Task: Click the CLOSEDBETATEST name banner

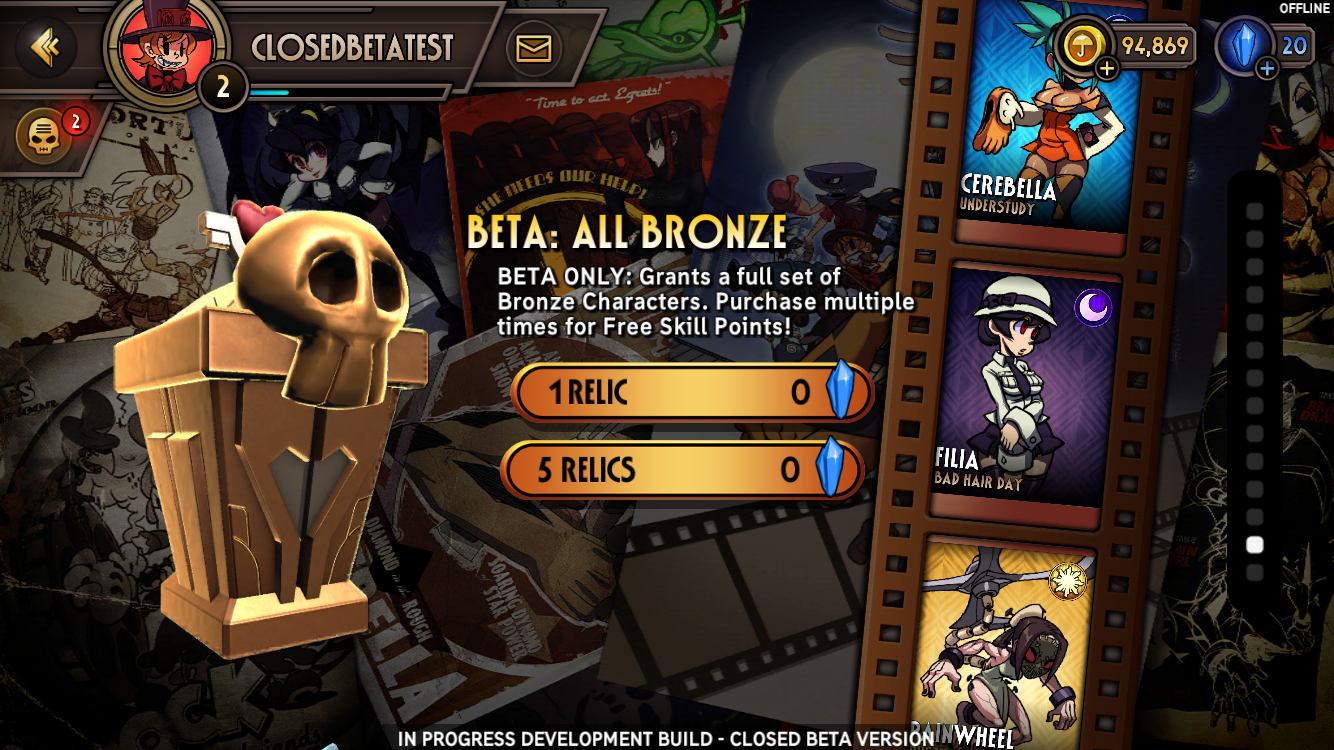Action: tap(354, 45)
